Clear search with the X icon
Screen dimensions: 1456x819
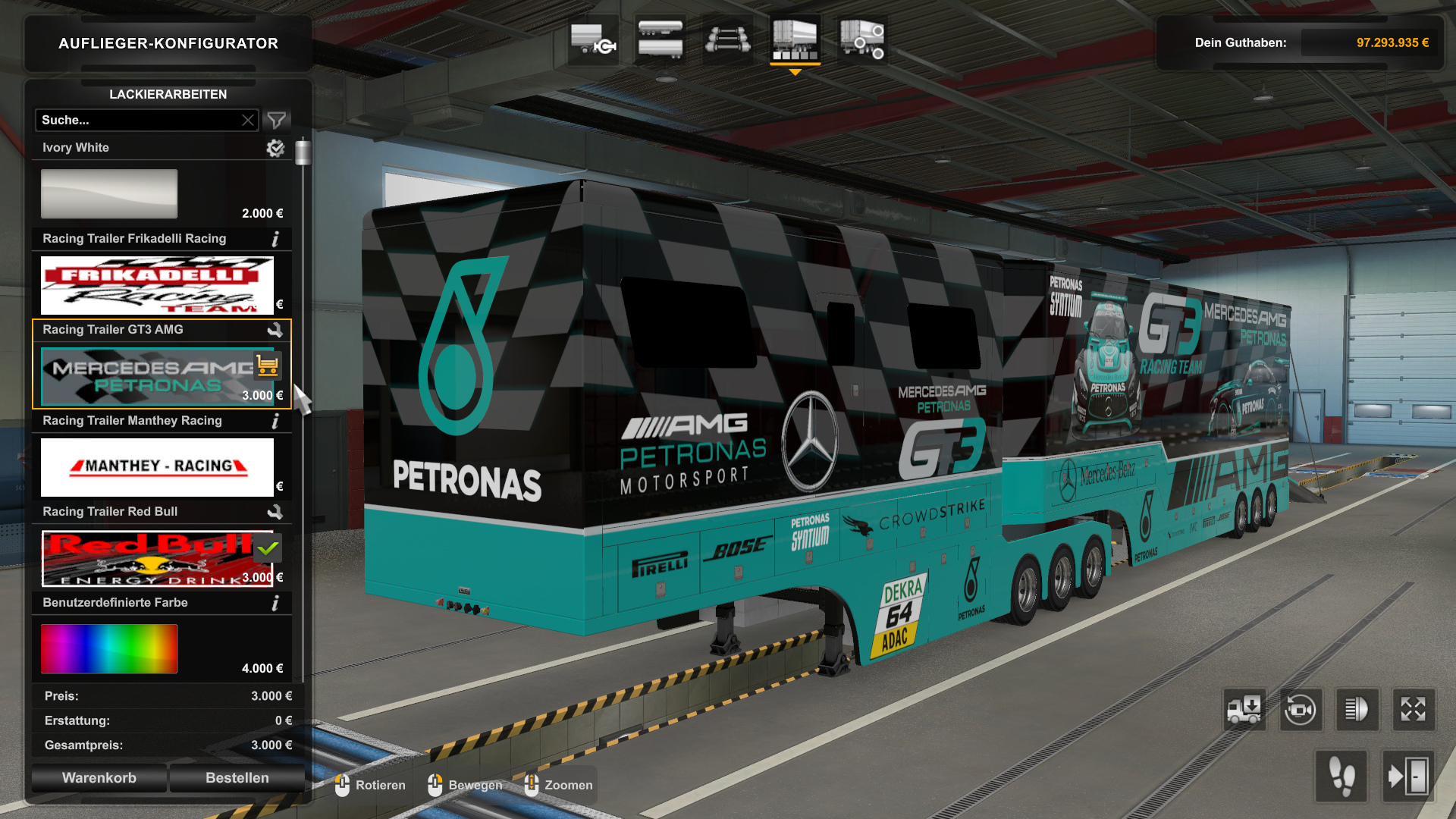[248, 120]
